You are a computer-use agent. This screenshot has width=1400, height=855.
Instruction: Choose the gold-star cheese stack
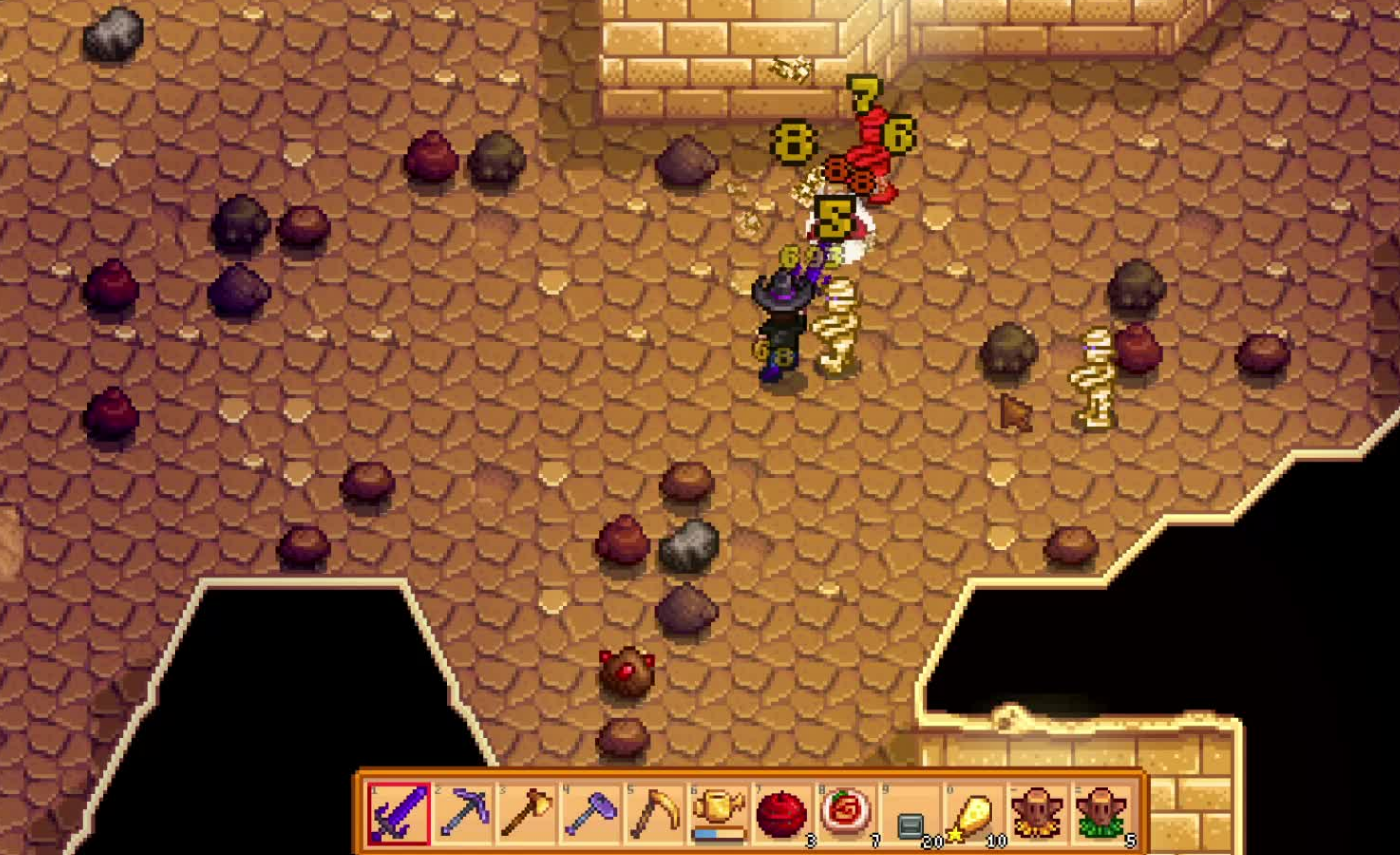974,812
